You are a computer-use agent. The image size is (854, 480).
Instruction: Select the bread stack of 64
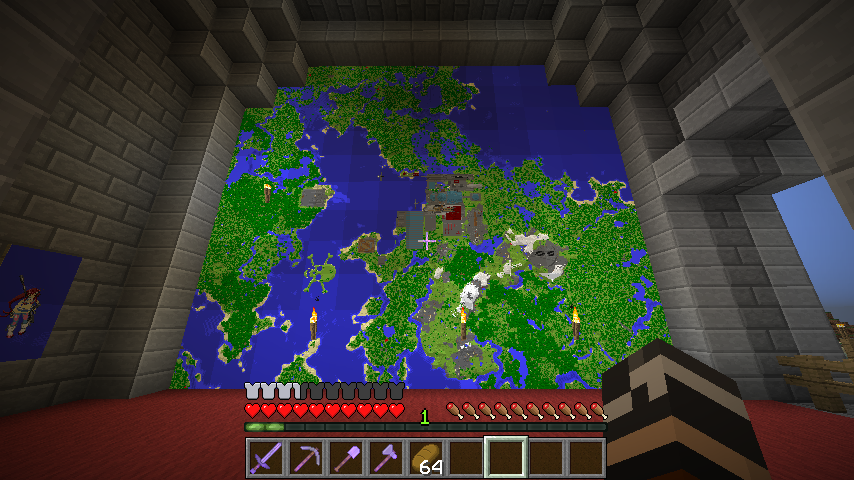click(426, 457)
